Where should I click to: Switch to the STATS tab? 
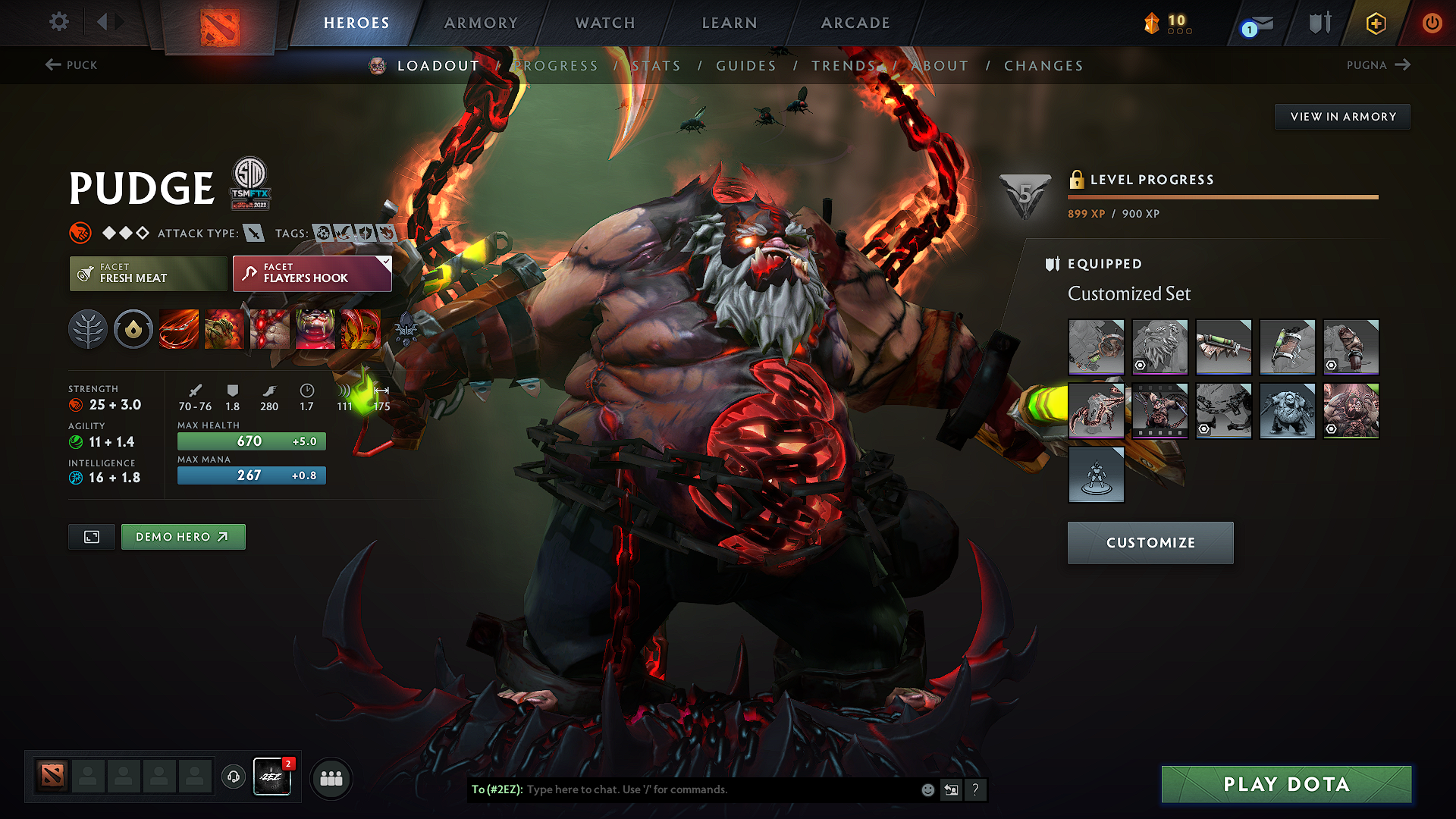[x=657, y=66]
